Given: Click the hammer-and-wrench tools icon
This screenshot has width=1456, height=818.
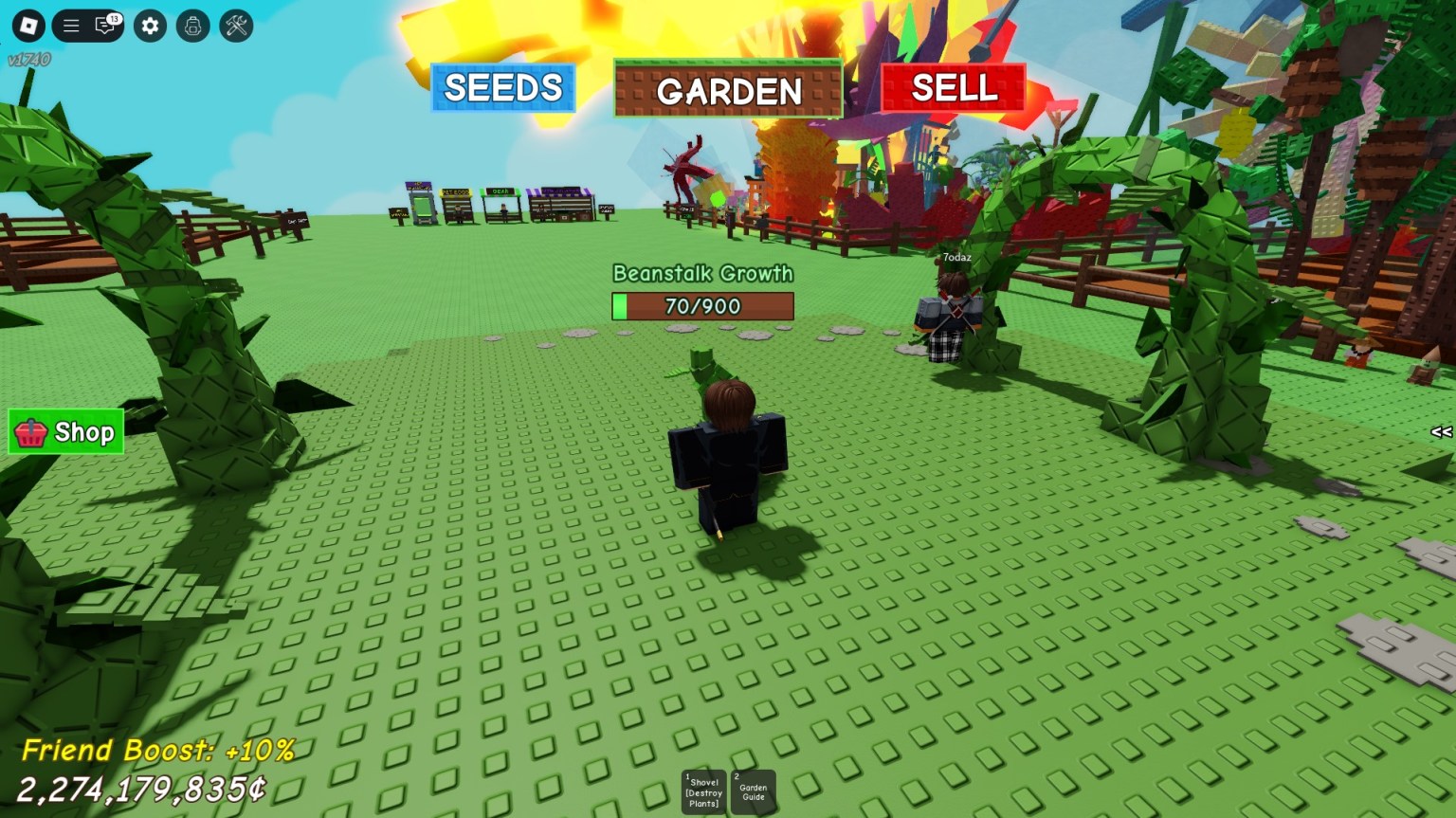Looking at the screenshot, I should 235,27.
